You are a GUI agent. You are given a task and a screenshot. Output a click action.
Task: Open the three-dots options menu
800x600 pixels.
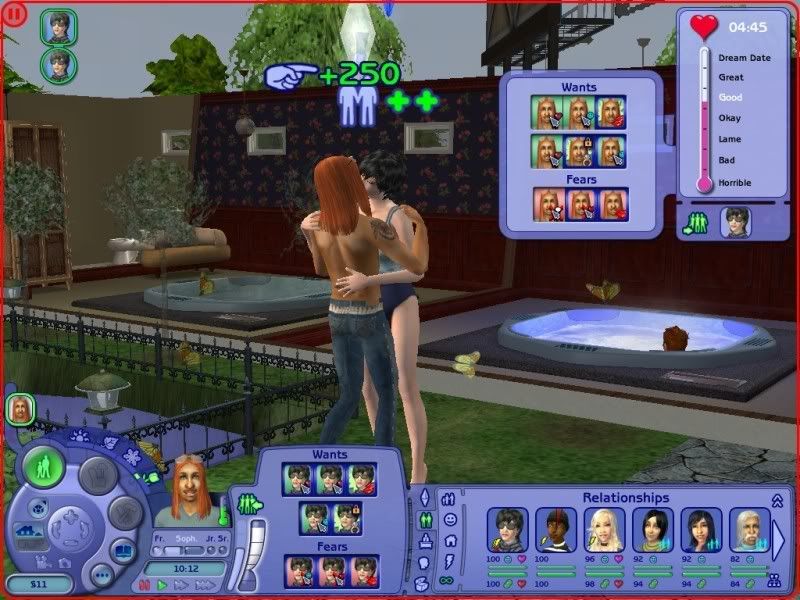pyautogui.click(x=101, y=576)
